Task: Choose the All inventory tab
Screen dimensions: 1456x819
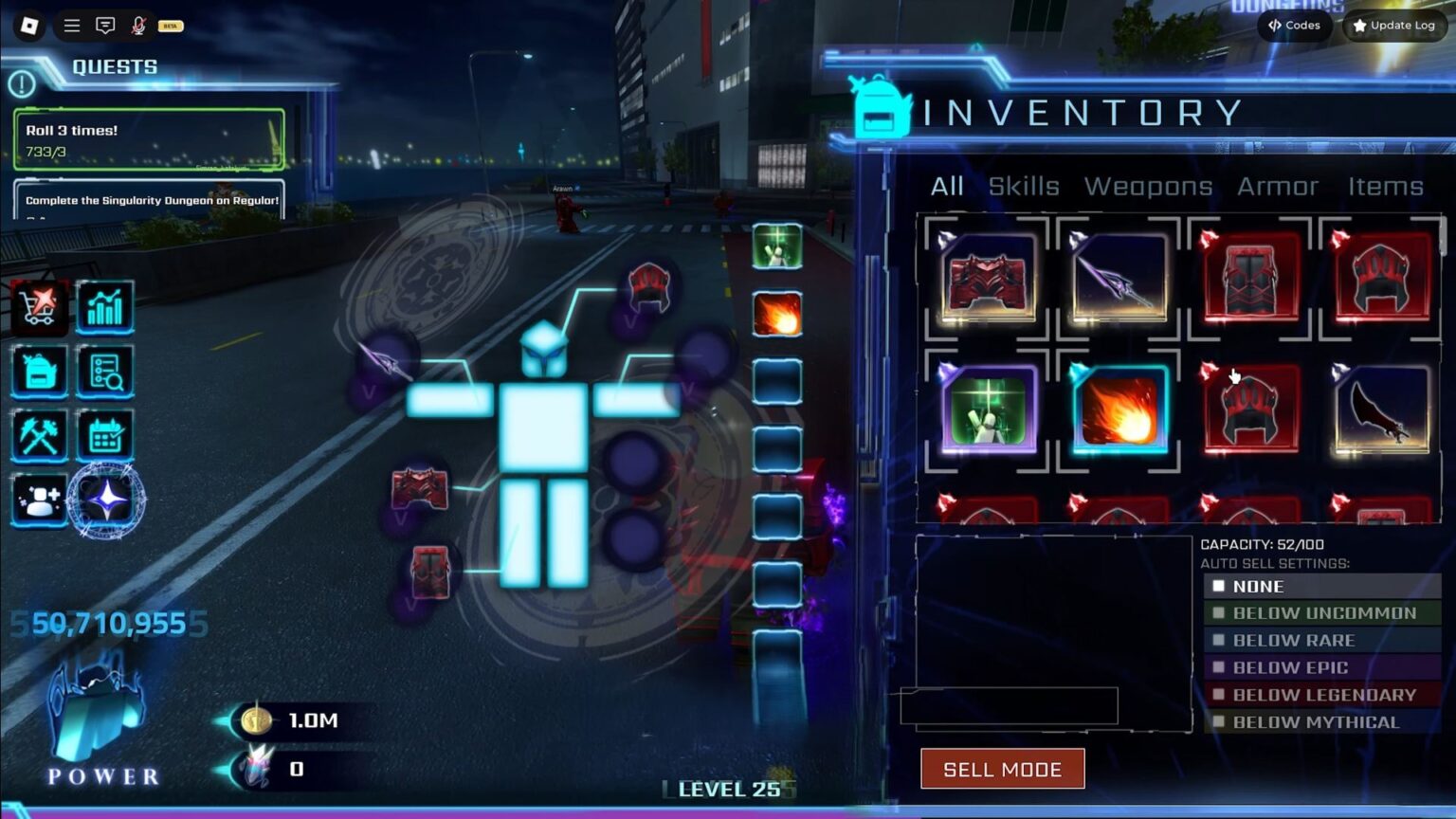Action: pos(947,187)
